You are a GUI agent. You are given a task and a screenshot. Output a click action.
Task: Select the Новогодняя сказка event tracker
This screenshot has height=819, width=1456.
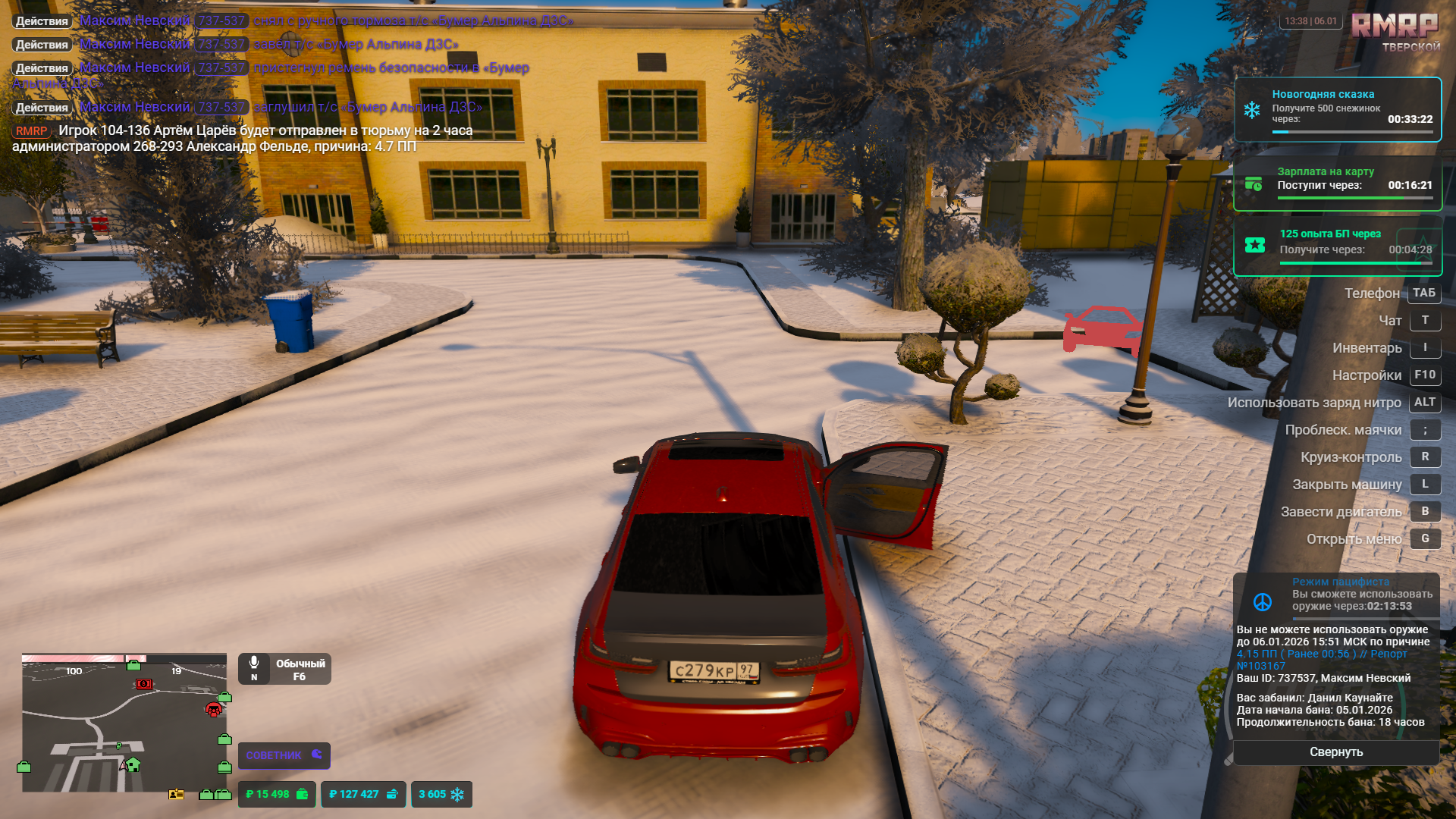click(x=1338, y=109)
